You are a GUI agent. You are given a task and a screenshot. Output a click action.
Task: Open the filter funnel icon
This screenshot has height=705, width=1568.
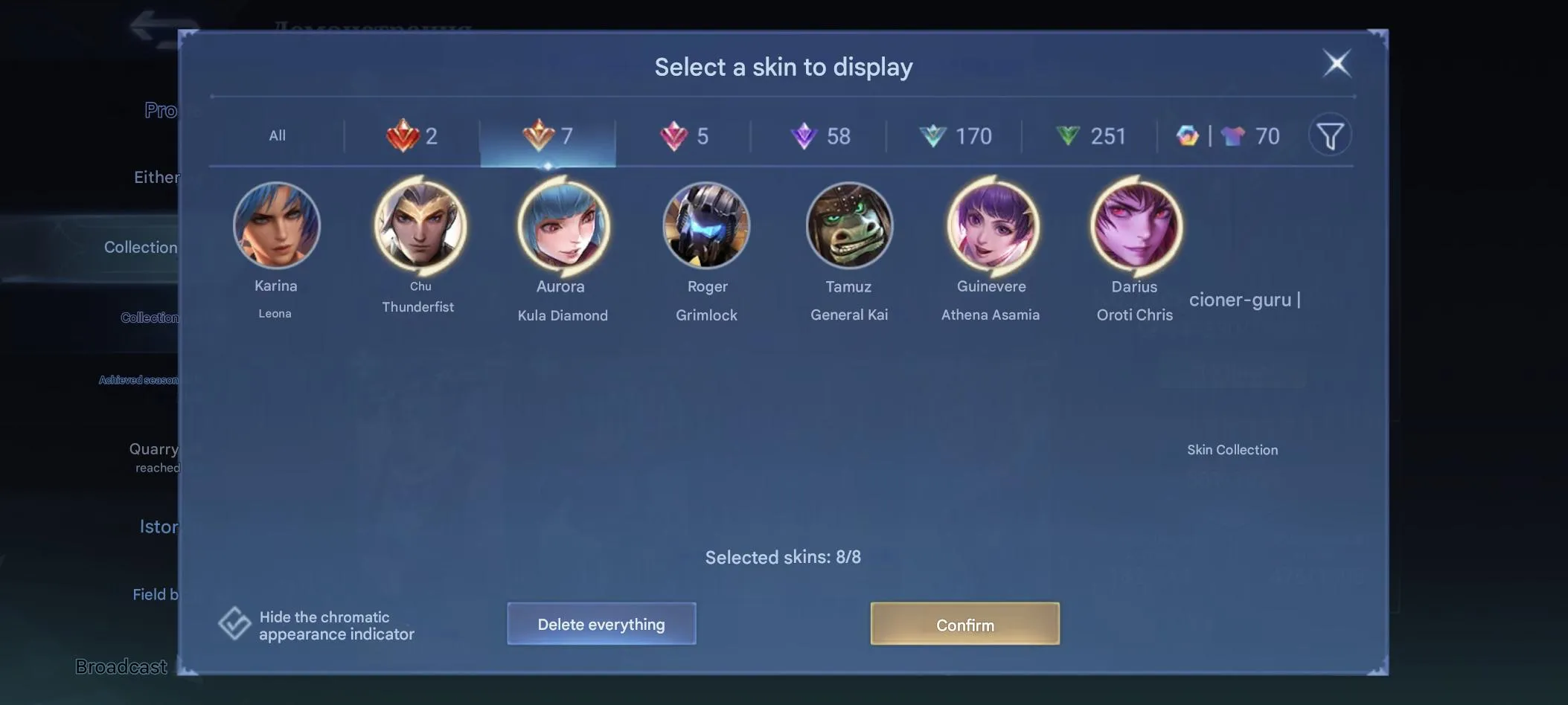[1331, 135]
